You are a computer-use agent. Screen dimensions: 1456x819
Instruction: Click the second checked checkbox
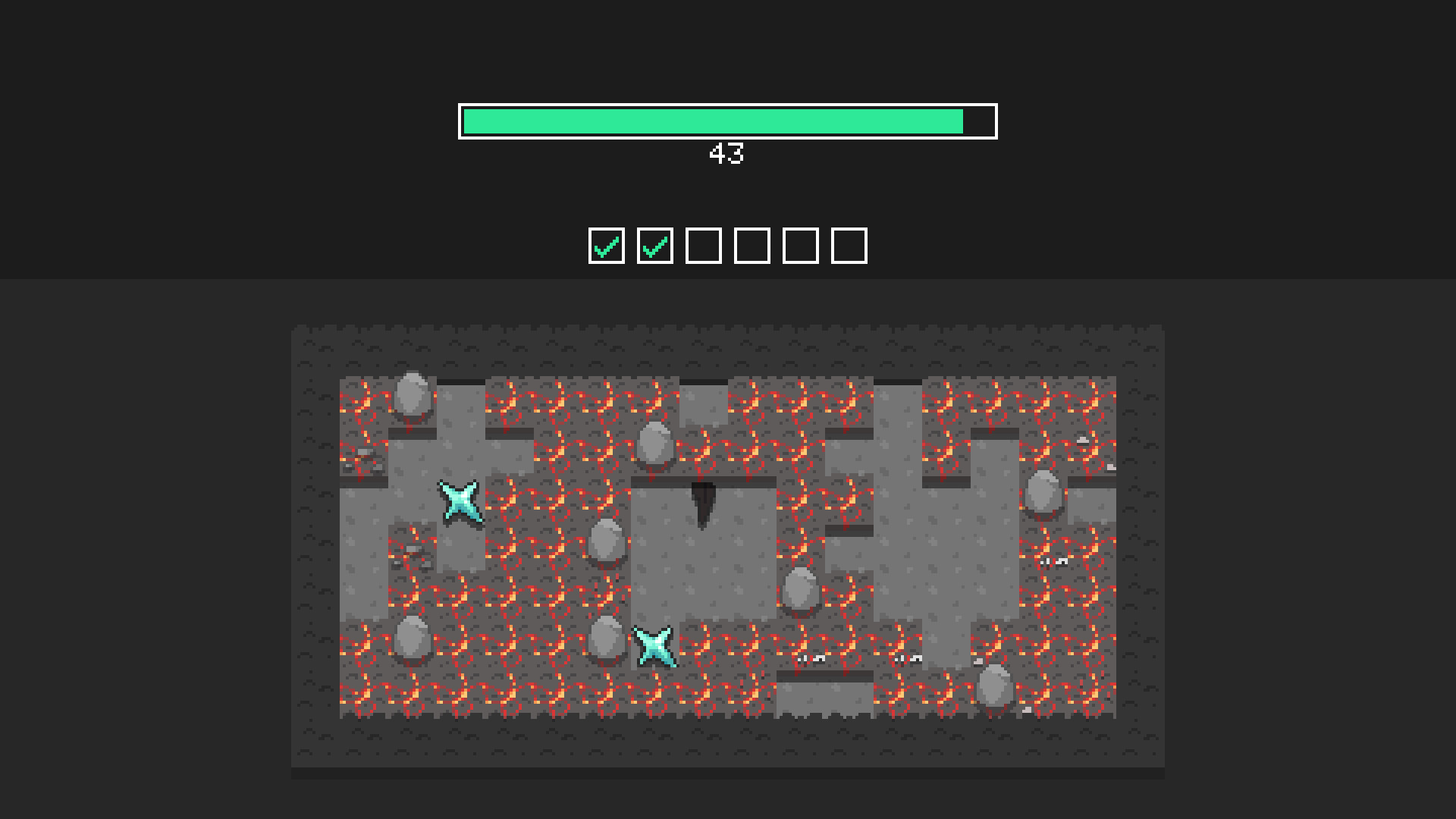point(654,244)
